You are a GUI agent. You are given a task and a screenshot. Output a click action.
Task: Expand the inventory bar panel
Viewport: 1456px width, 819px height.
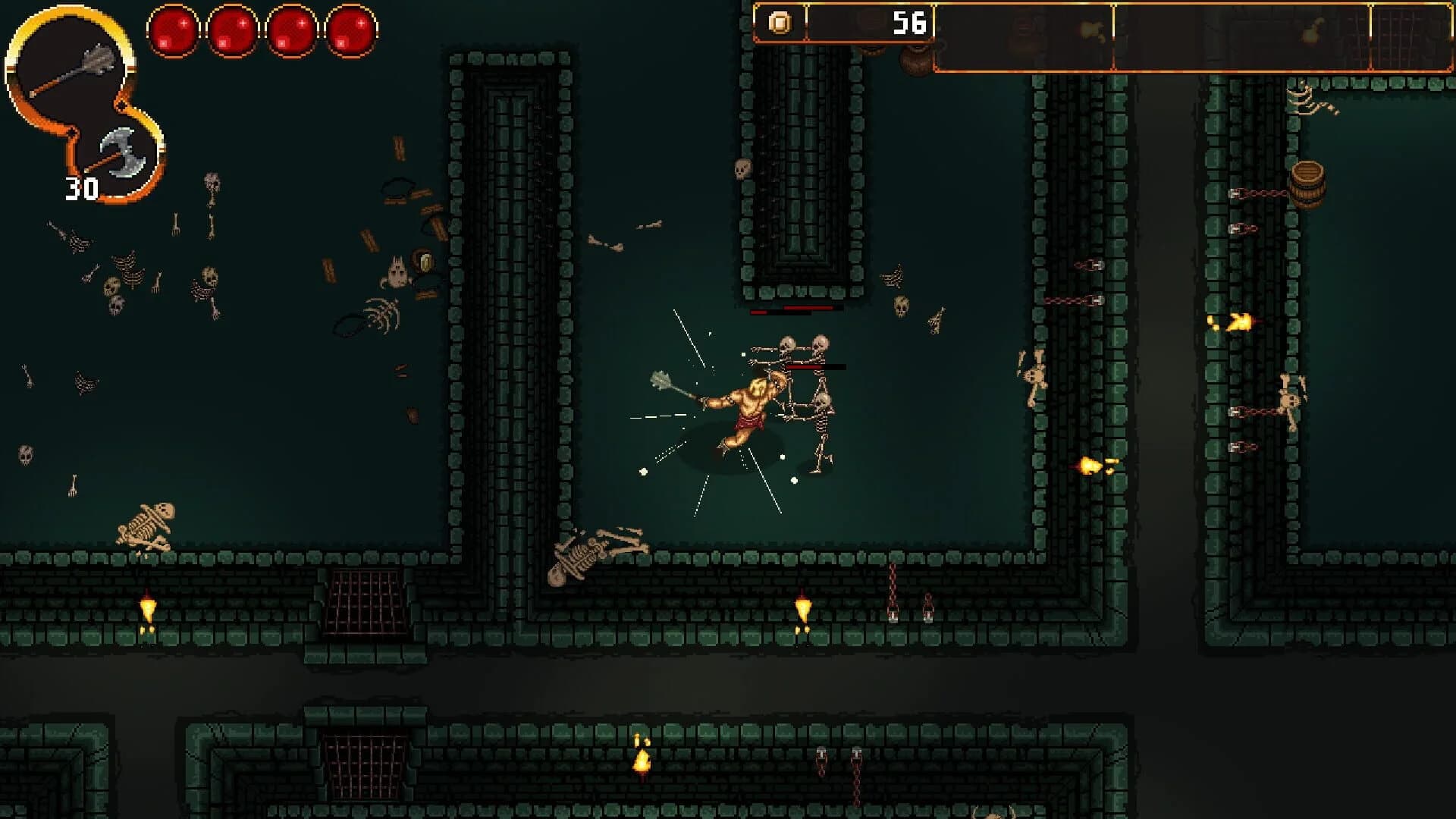[x=1100, y=38]
